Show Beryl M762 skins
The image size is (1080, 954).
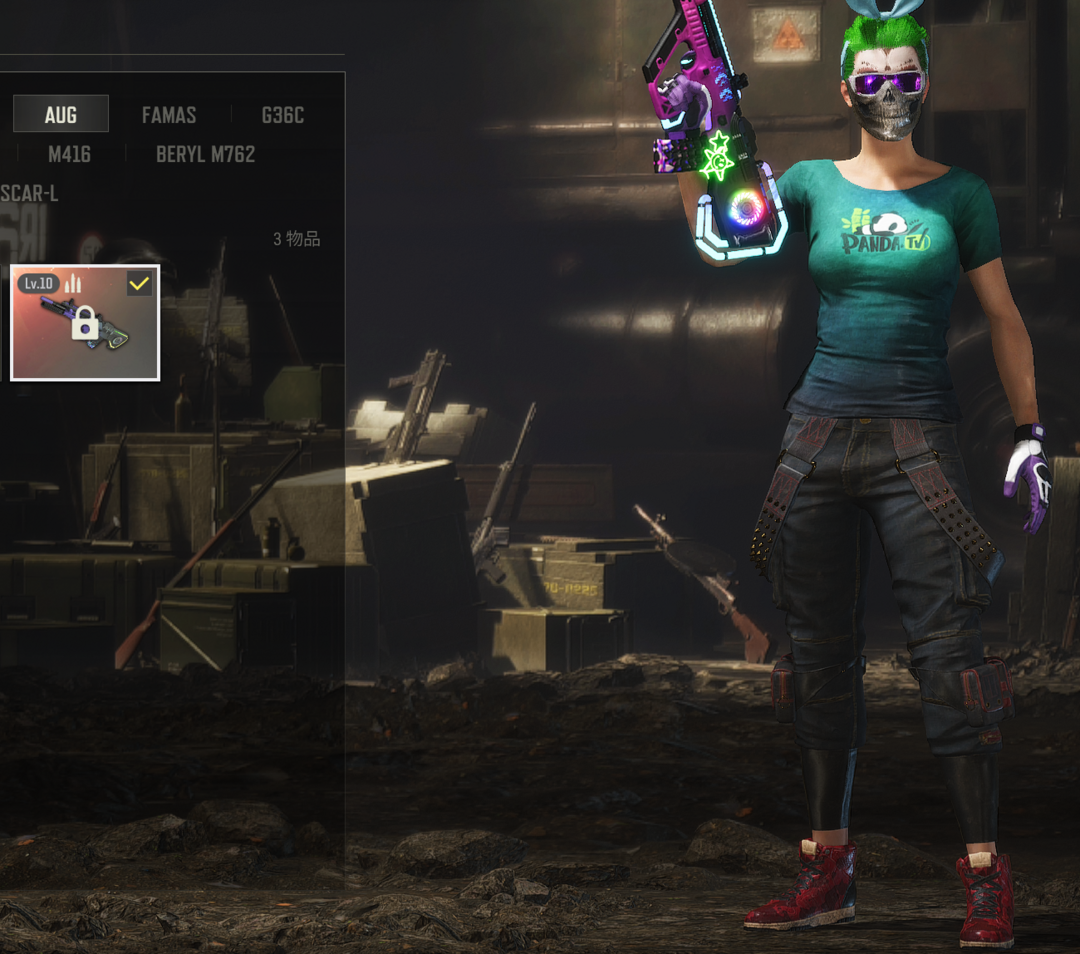[x=205, y=154]
